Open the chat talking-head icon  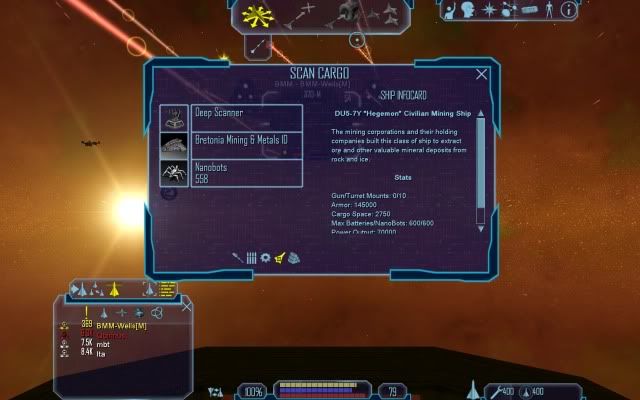coord(468,10)
